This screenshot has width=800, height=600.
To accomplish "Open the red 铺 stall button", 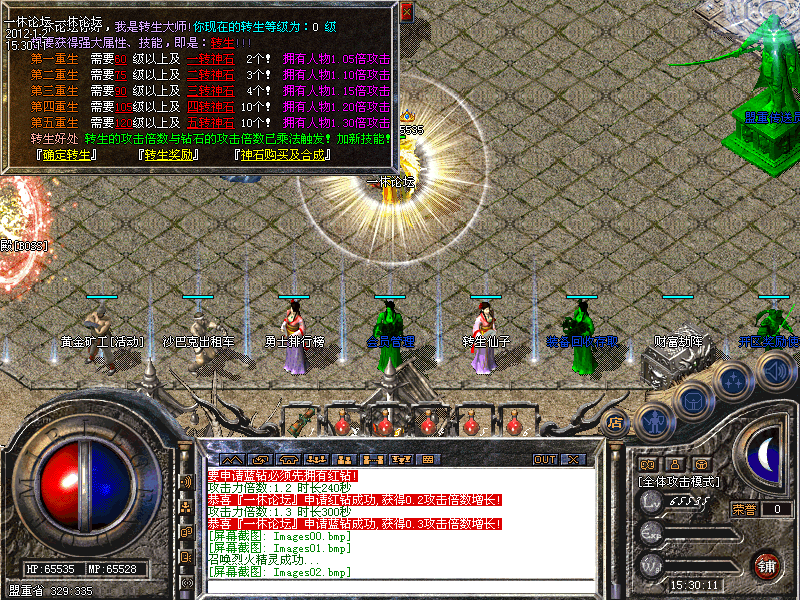I will [767, 565].
